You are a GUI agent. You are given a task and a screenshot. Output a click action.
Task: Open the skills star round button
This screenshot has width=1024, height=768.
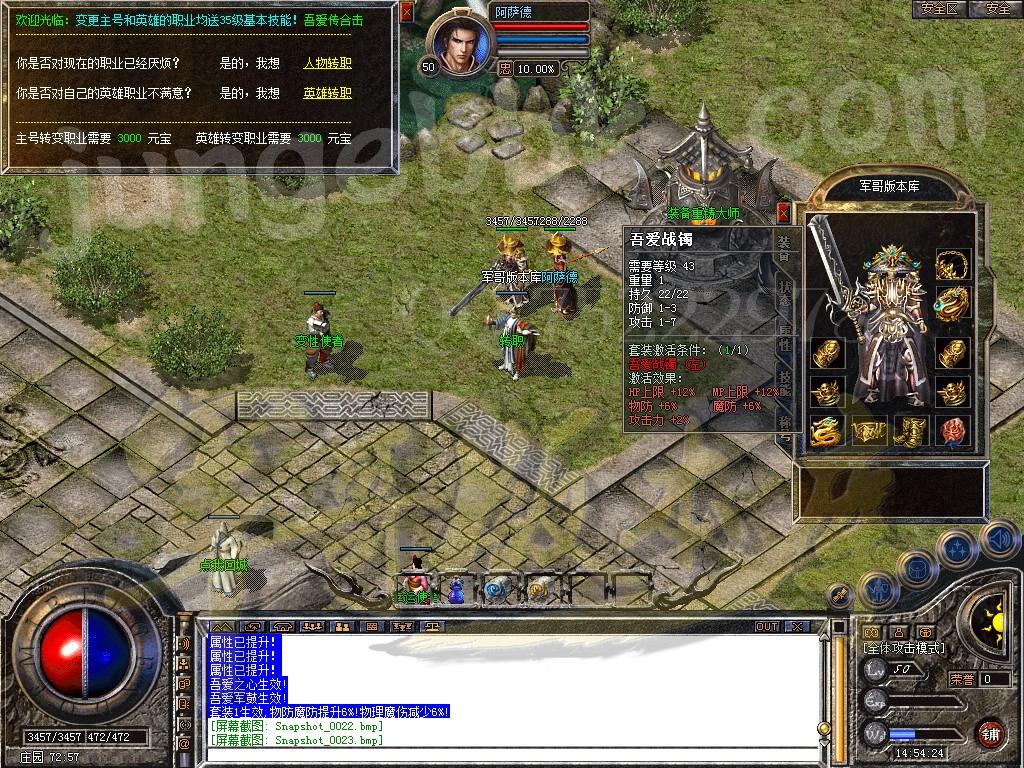coord(957,548)
